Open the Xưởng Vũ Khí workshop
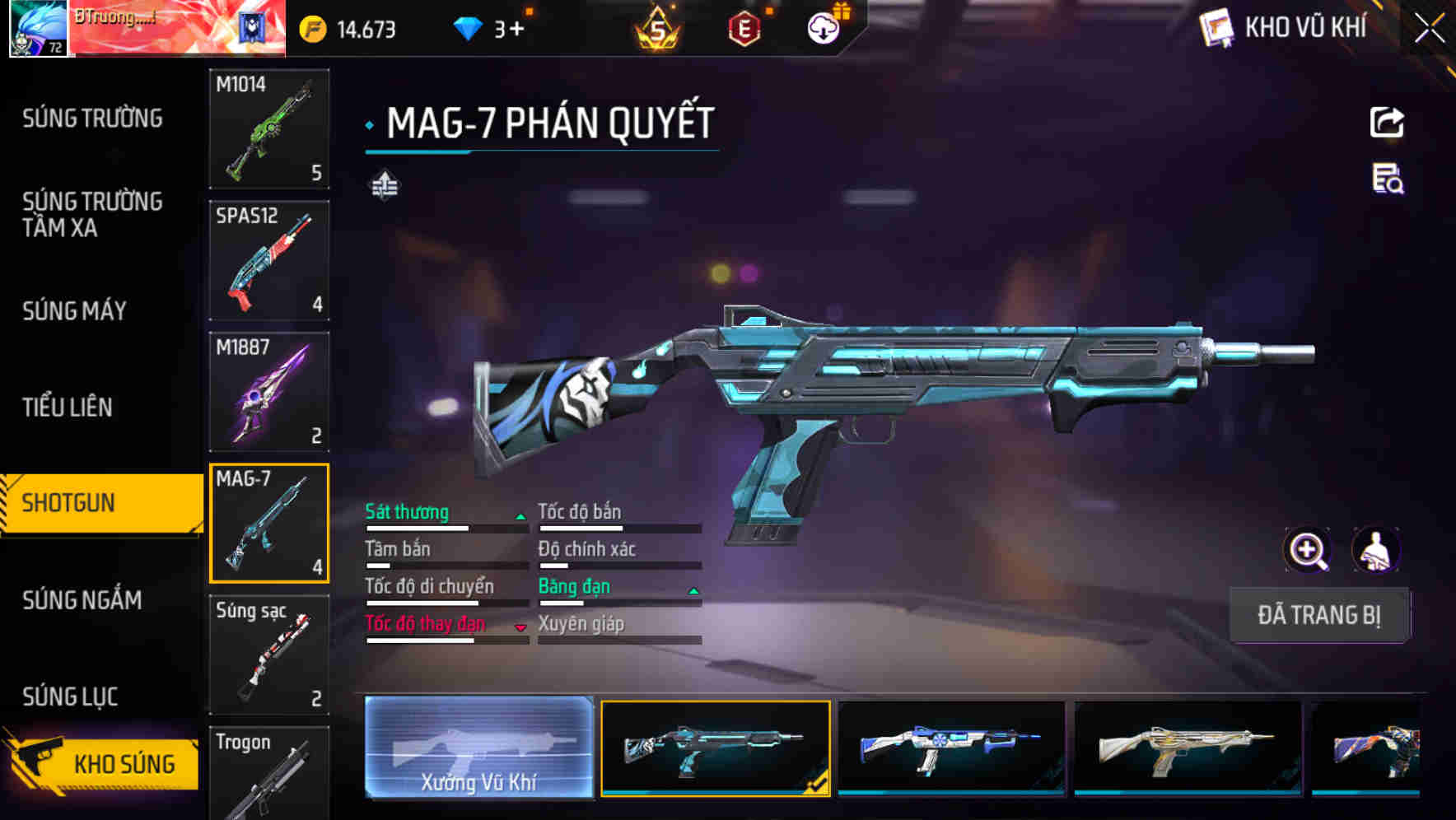This screenshot has width=1456, height=820. [x=478, y=748]
